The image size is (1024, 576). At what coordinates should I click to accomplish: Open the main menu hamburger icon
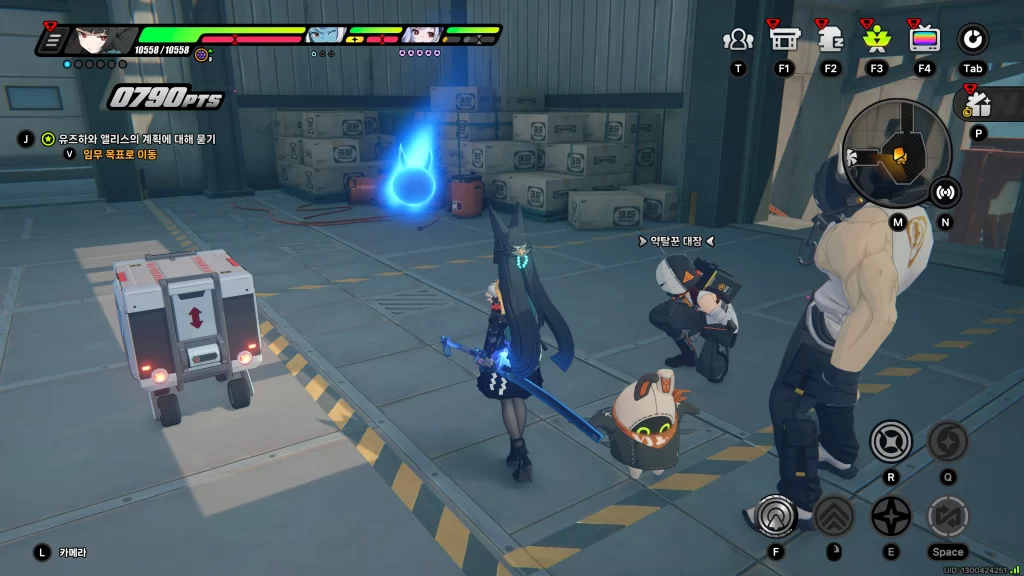coord(53,41)
